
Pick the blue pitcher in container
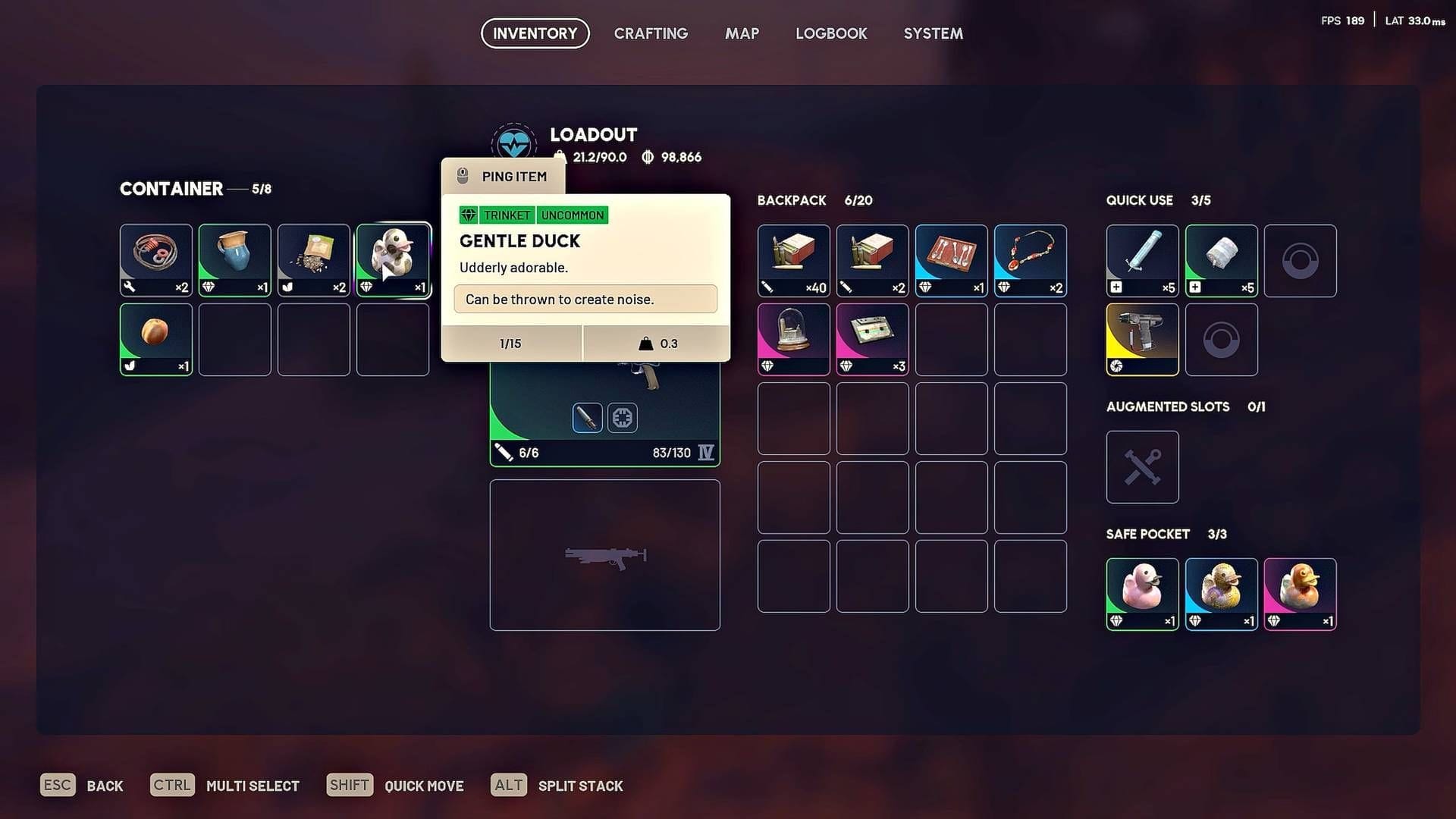(235, 259)
